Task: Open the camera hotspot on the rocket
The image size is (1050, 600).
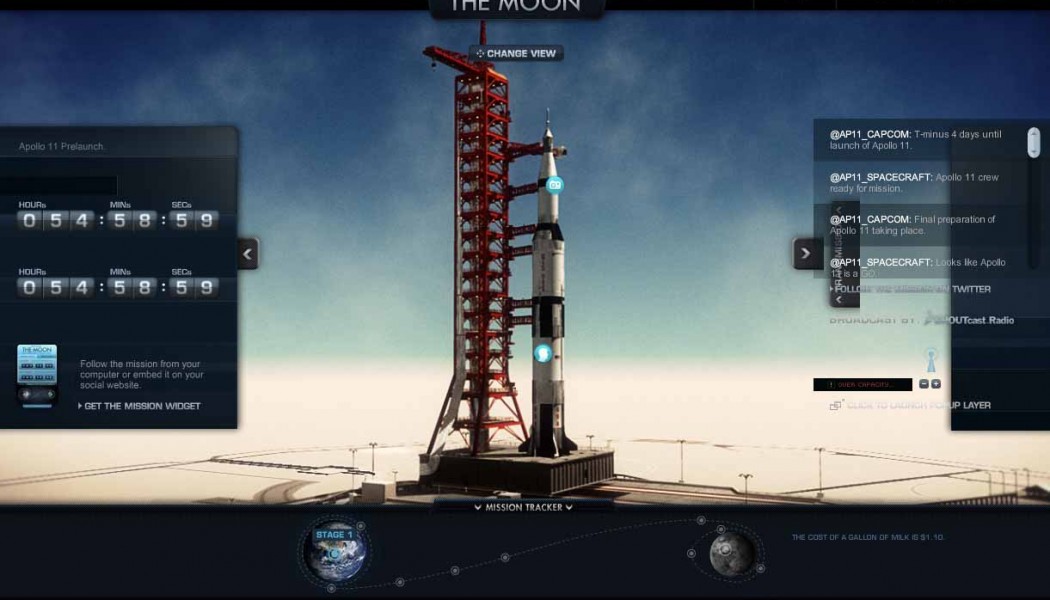Action: 555,184
